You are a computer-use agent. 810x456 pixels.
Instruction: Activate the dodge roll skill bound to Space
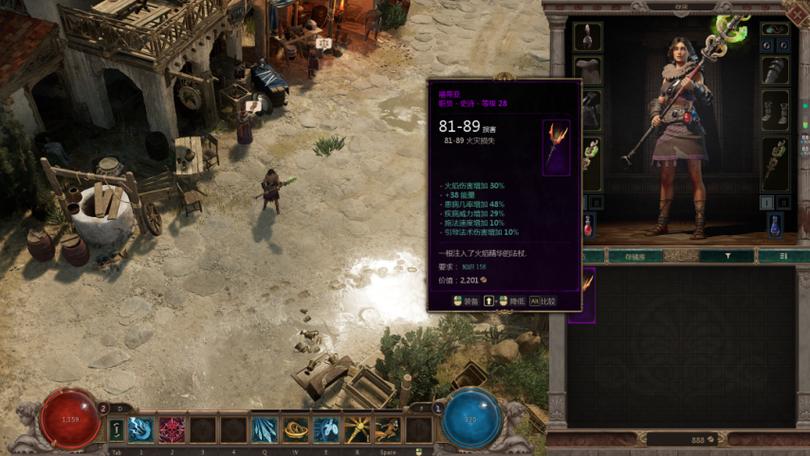(x=387, y=430)
